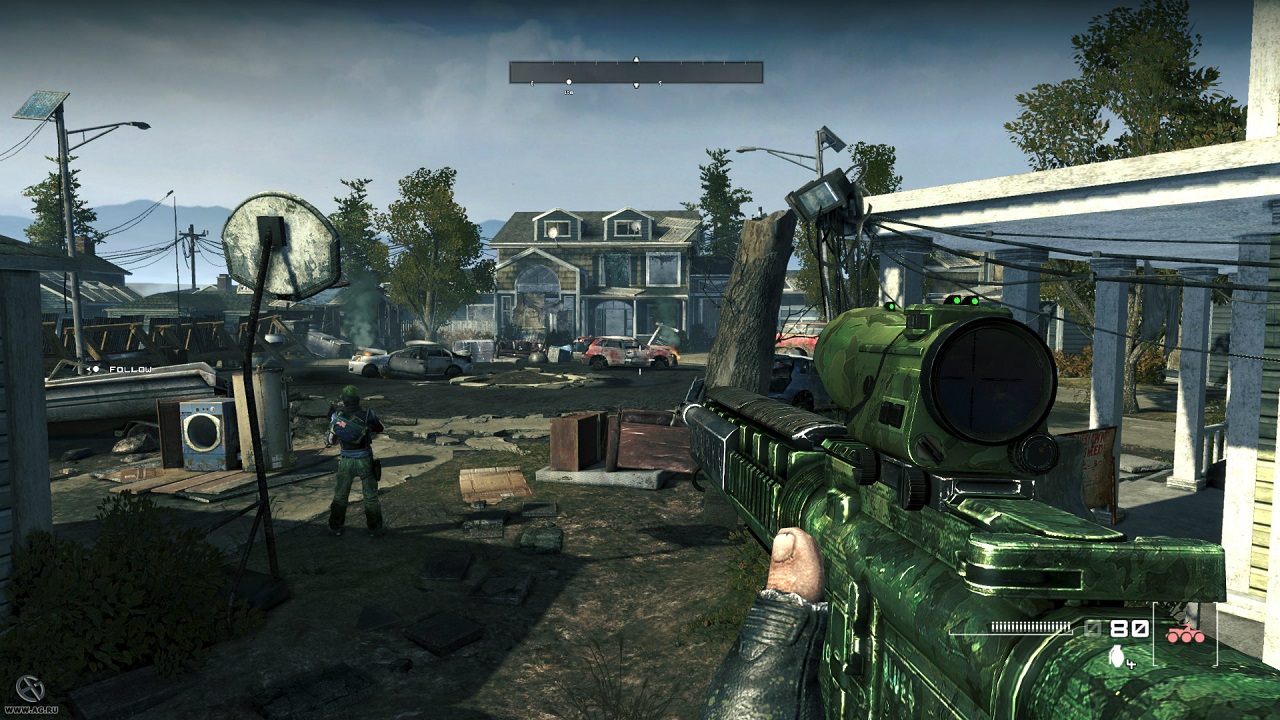1280x720 pixels.
Task: Click the Follow objective marker
Action: [x=118, y=369]
